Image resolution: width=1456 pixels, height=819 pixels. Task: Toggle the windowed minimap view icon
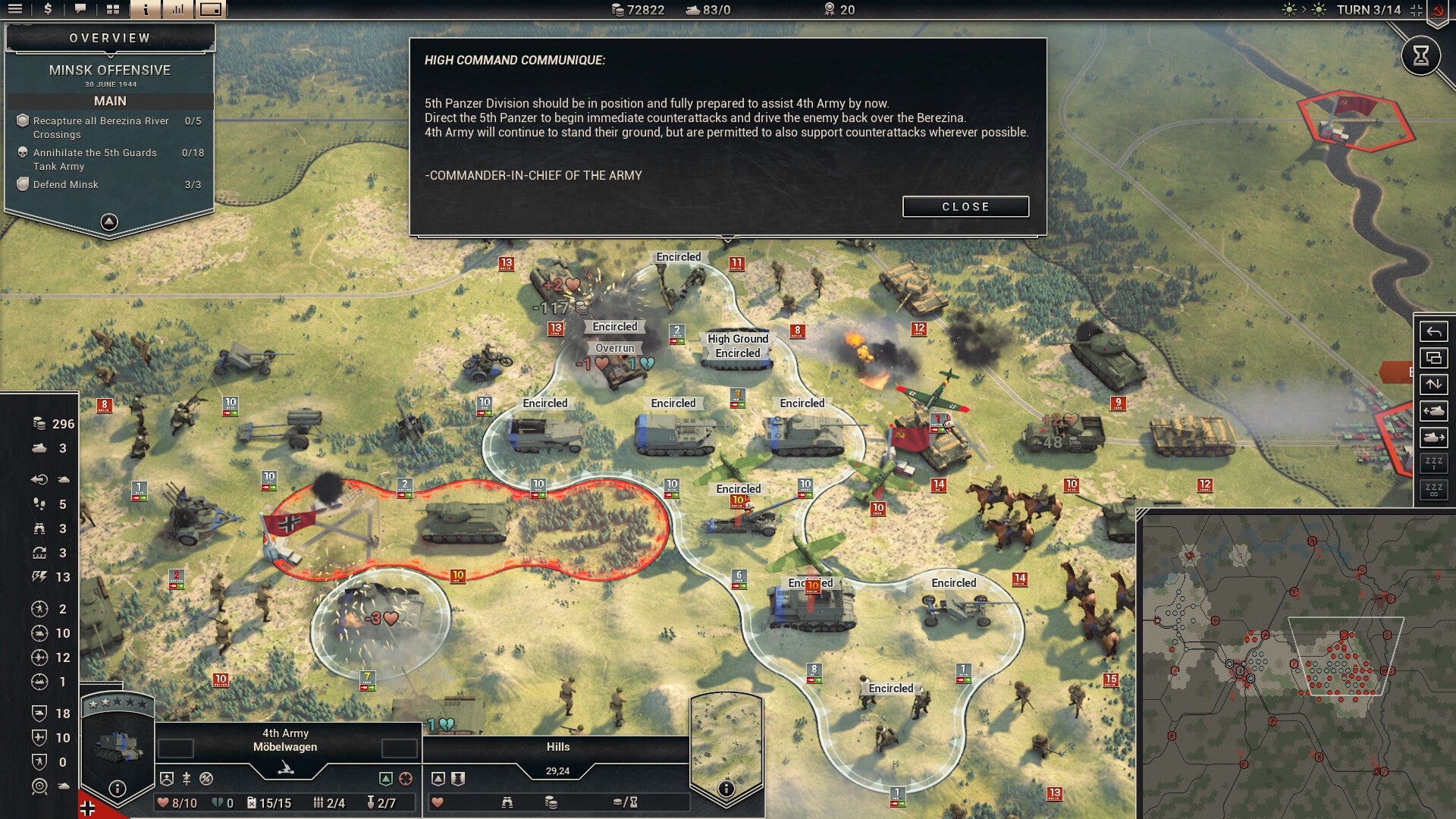(212, 10)
